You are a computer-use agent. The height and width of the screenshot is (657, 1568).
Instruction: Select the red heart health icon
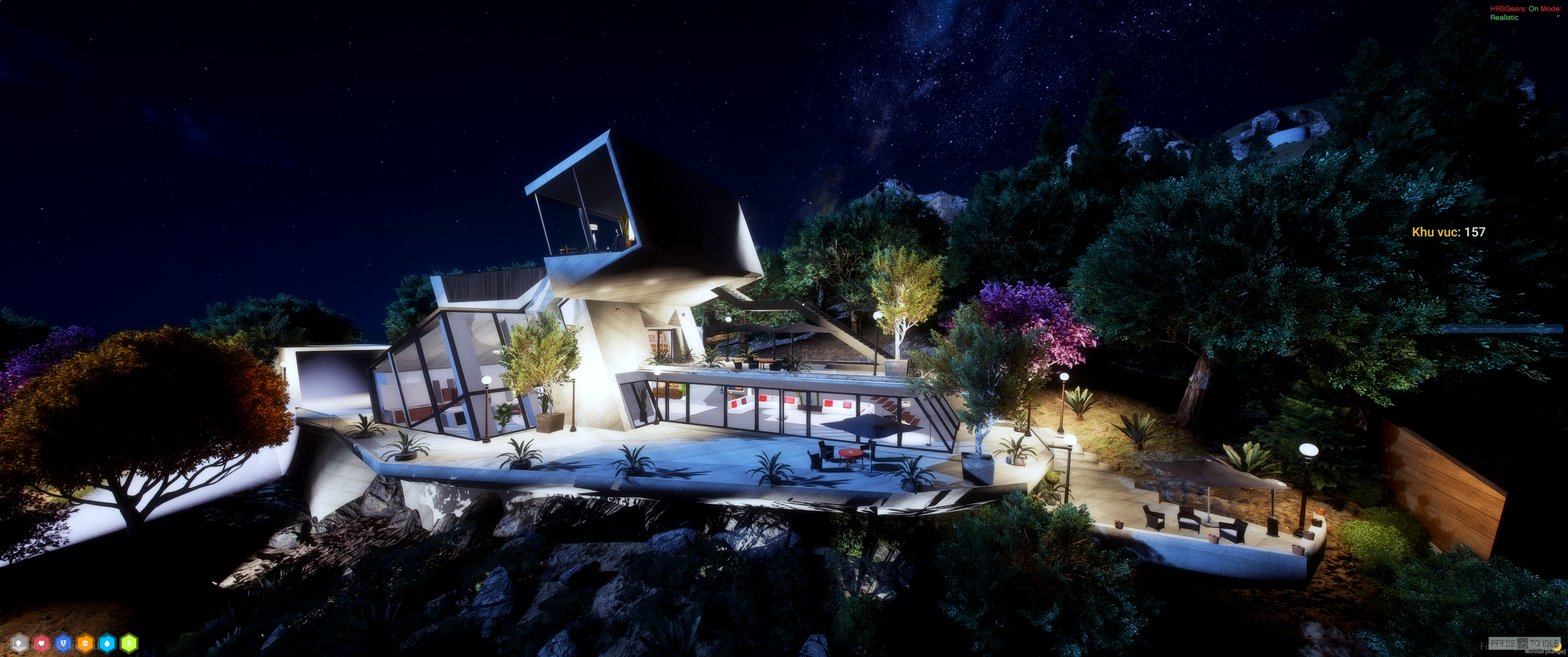[x=41, y=643]
